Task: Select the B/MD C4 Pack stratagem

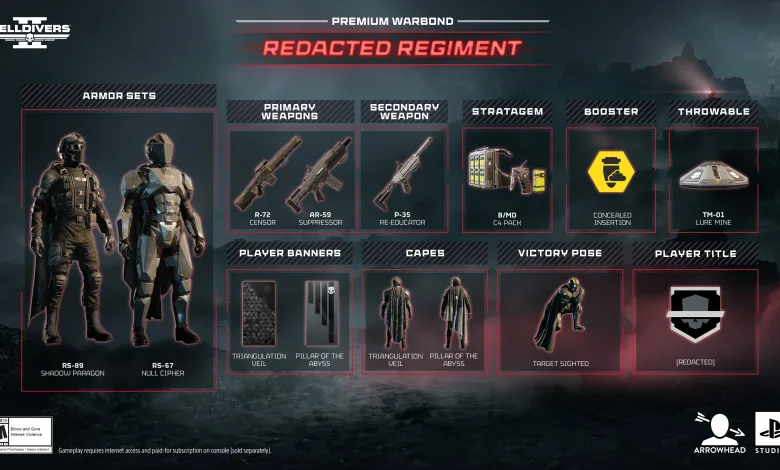Action: pos(507,172)
